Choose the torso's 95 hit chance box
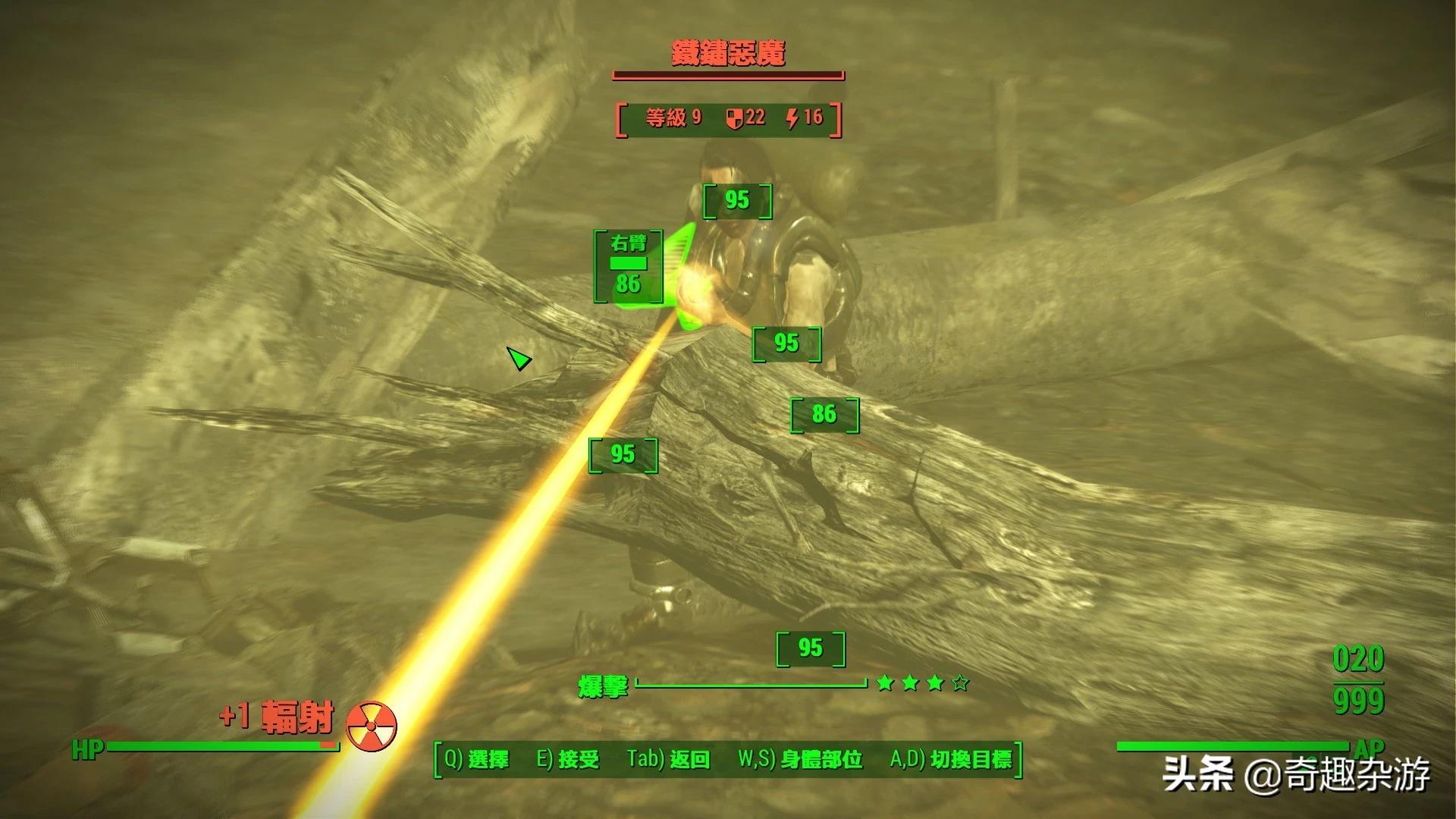 point(786,344)
